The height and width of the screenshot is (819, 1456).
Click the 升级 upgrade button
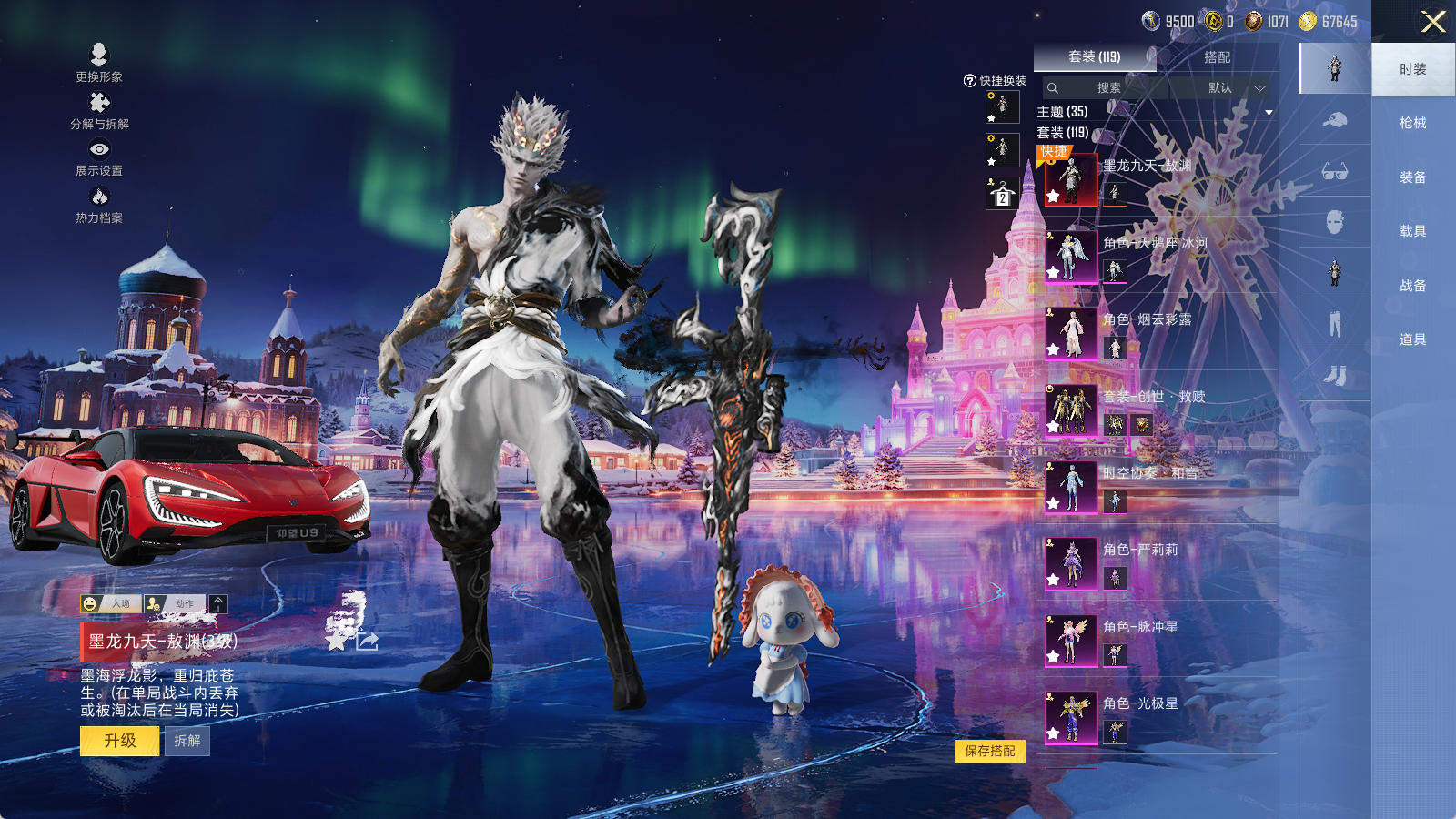pos(120,741)
